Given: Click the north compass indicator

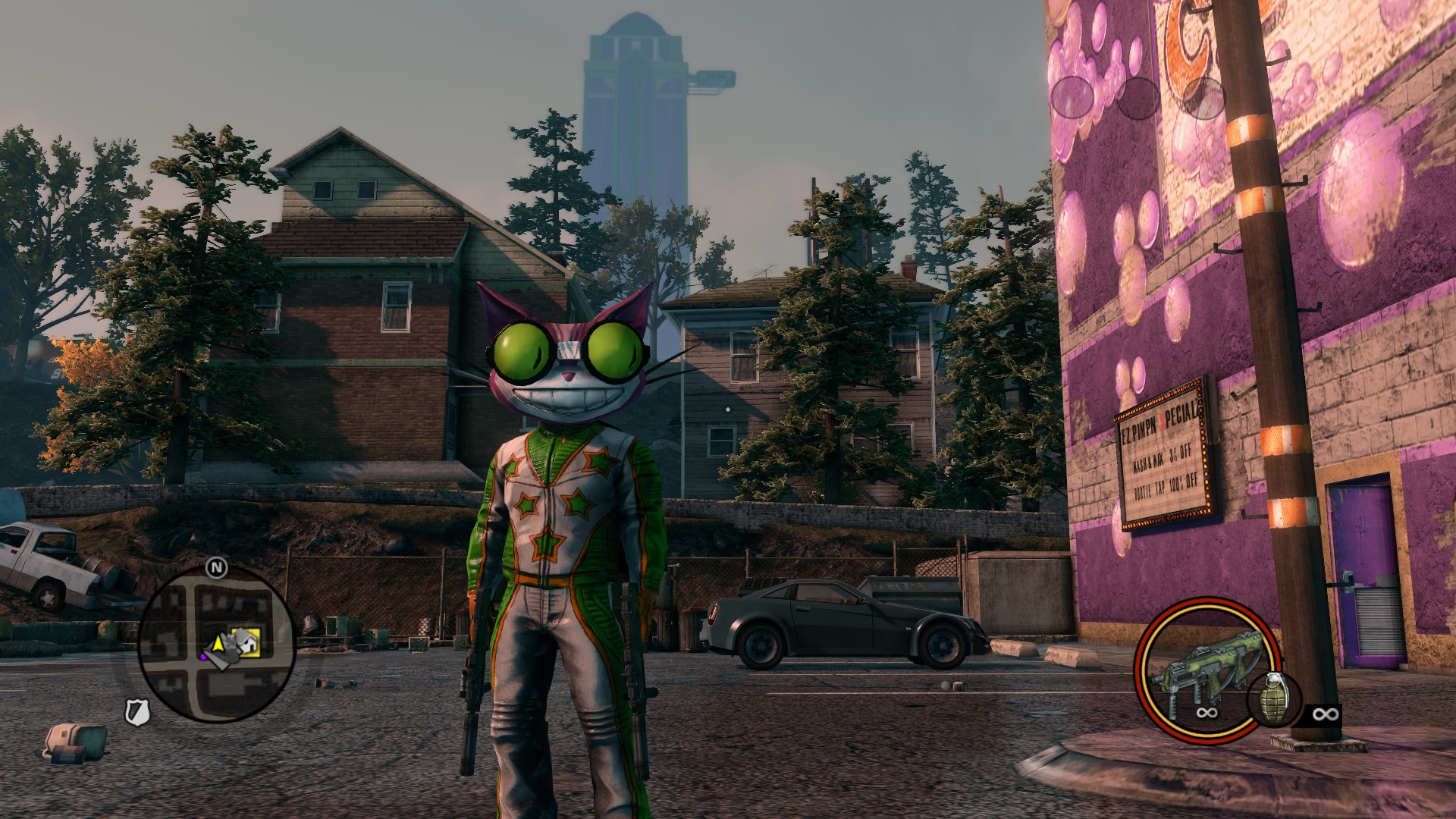Looking at the screenshot, I should coord(217,566).
